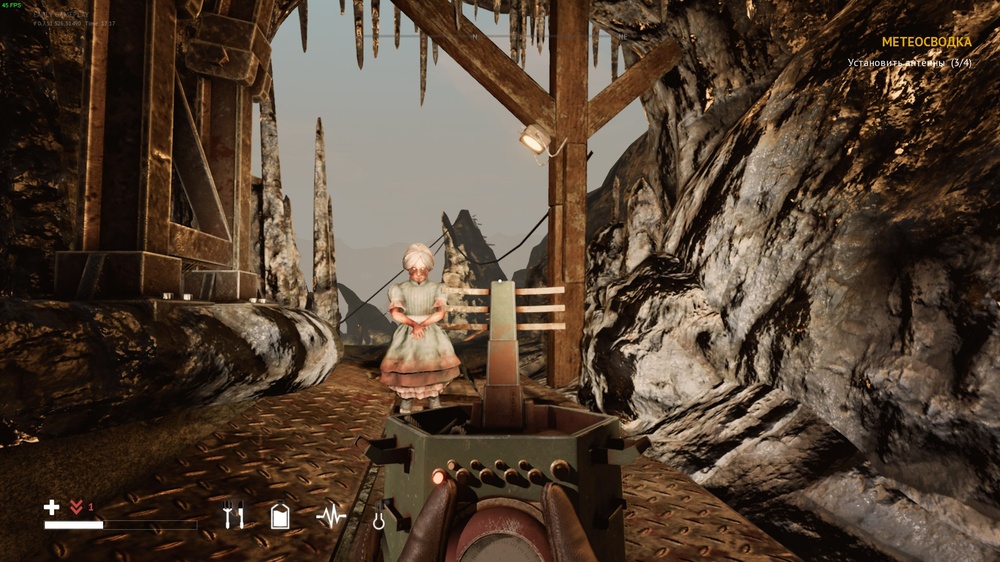Click the white plus health icon

pyautogui.click(x=52, y=507)
